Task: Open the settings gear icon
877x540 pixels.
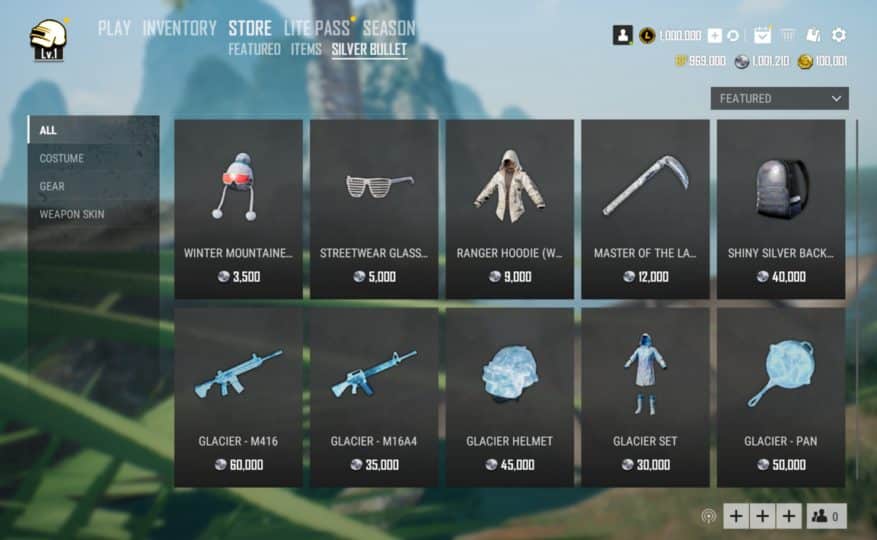Action: point(839,35)
